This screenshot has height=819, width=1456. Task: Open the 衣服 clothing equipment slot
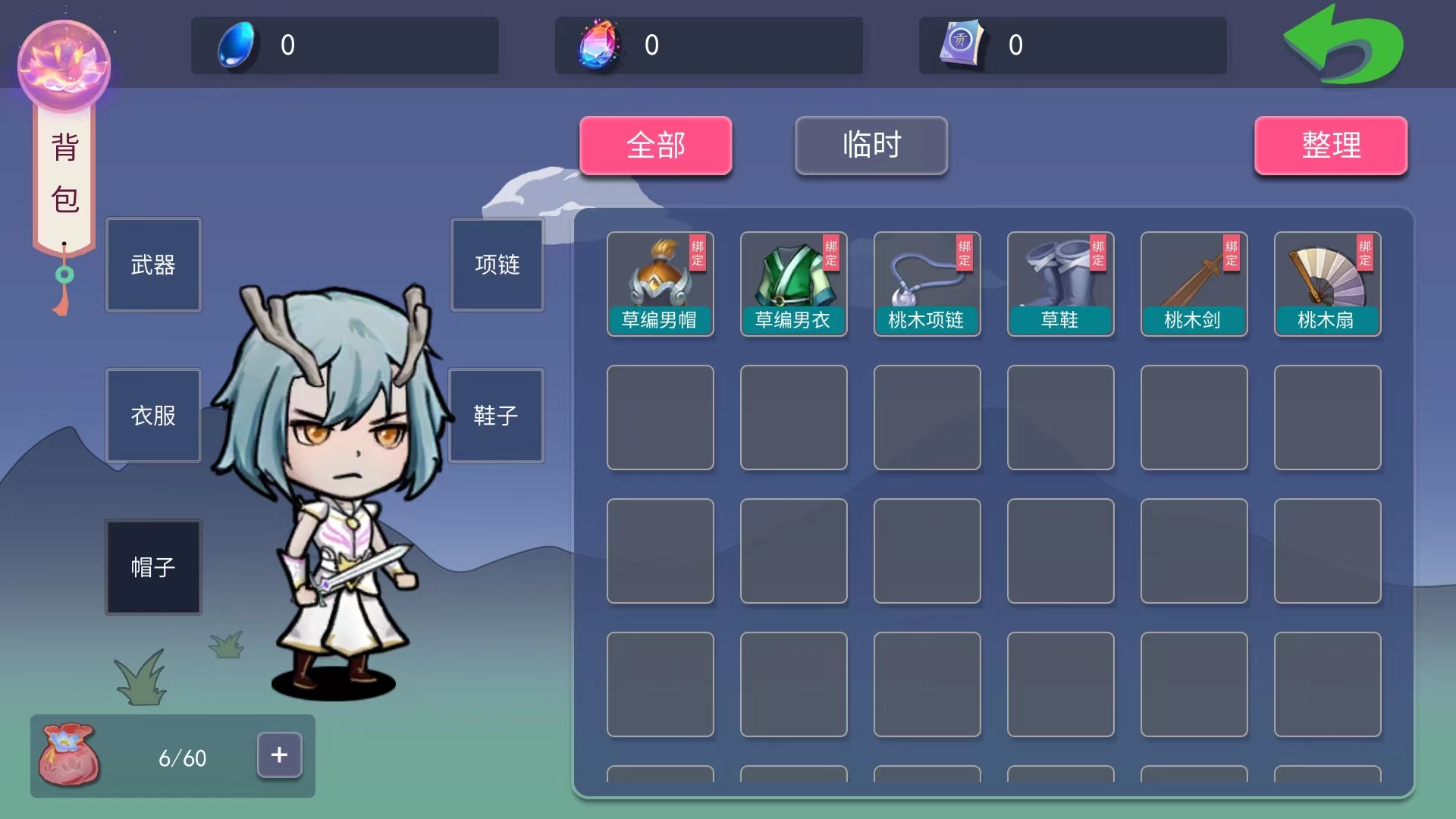153,416
